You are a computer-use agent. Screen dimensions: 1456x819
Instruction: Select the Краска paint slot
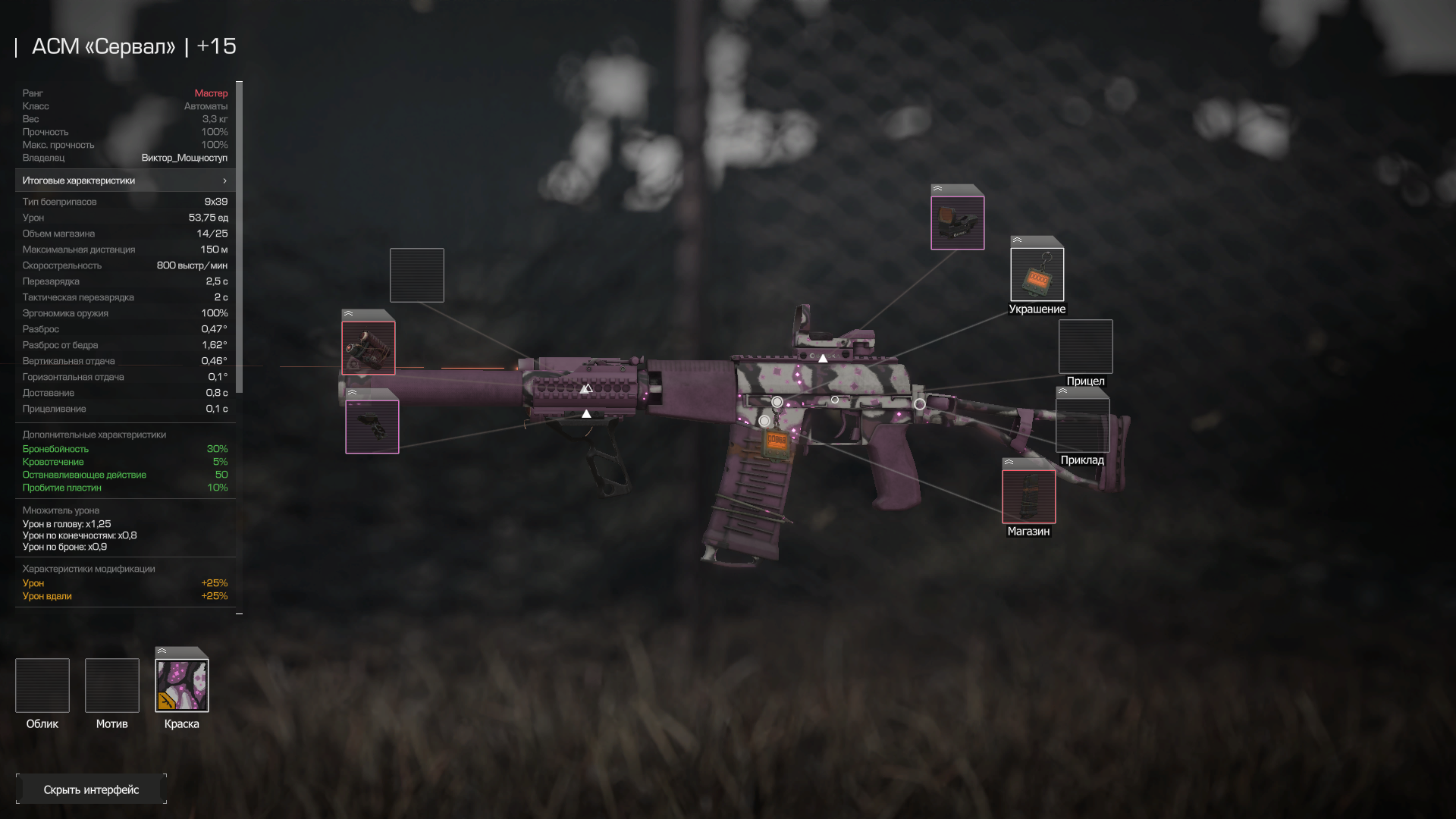pyautogui.click(x=182, y=686)
